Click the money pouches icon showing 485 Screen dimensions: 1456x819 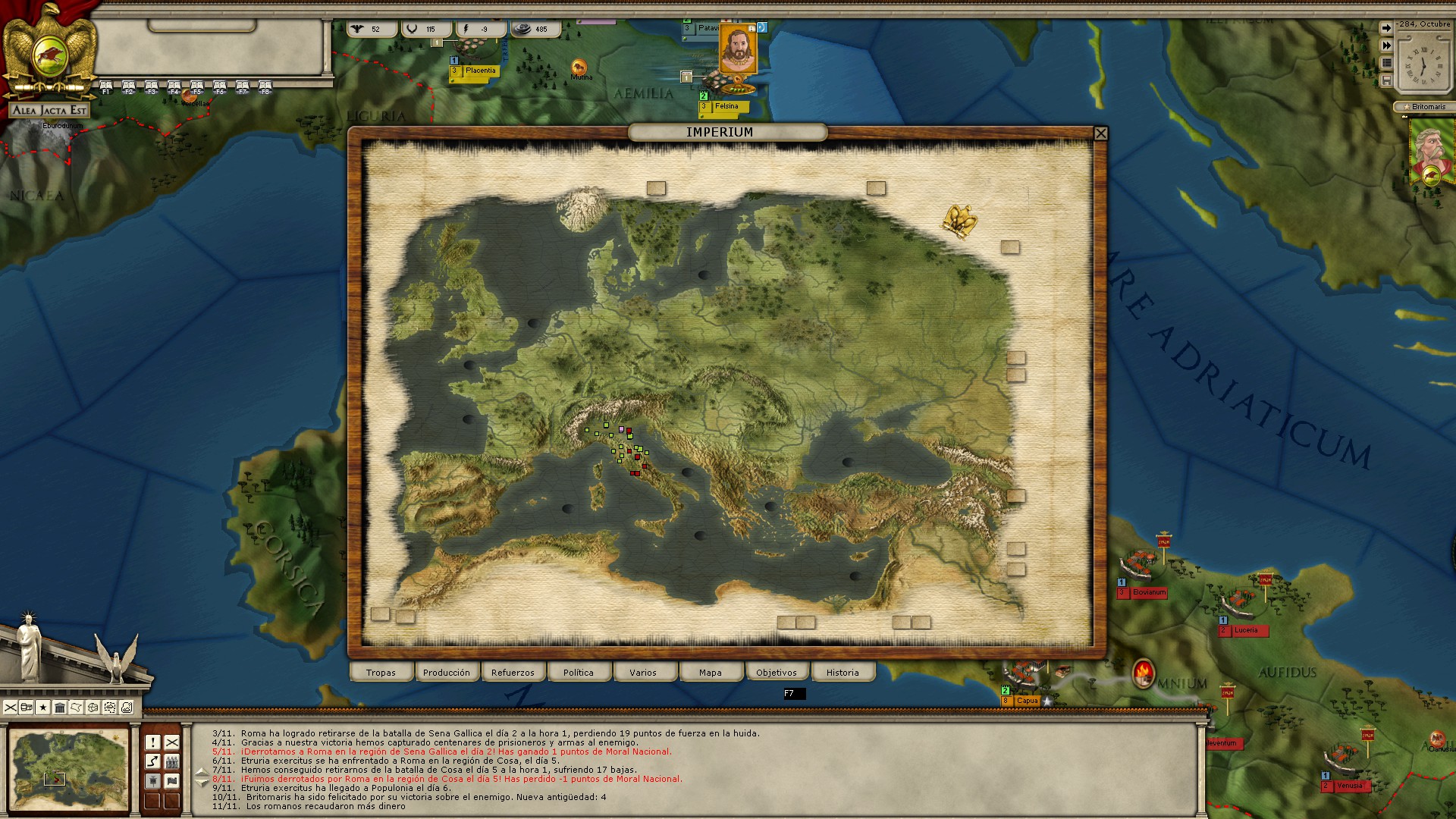click(x=522, y=29)
